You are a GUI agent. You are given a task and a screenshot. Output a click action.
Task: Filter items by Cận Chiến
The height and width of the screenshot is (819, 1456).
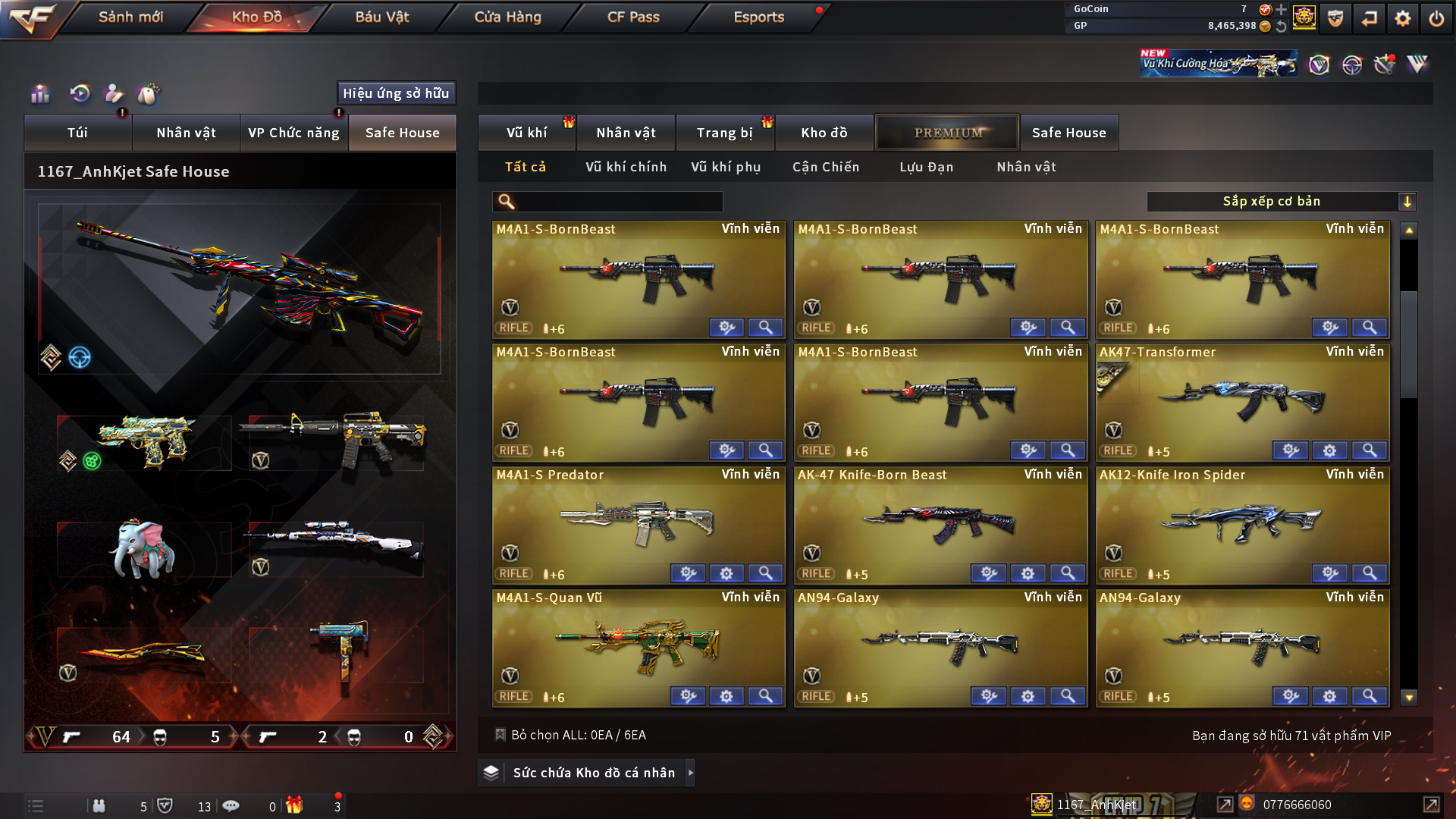click(826, 167)
